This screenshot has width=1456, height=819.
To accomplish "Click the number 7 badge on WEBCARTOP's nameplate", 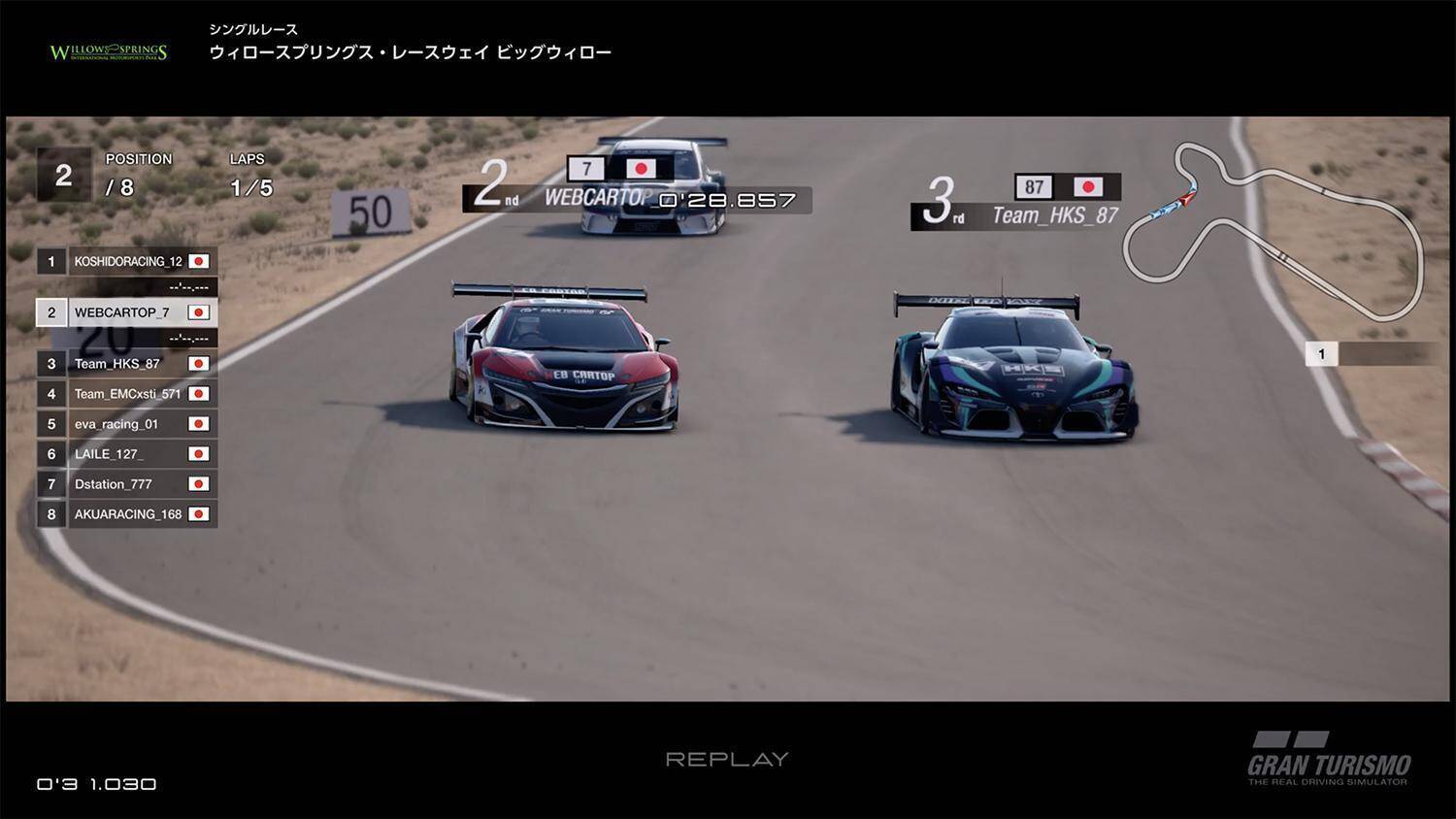I will (586, 168).
